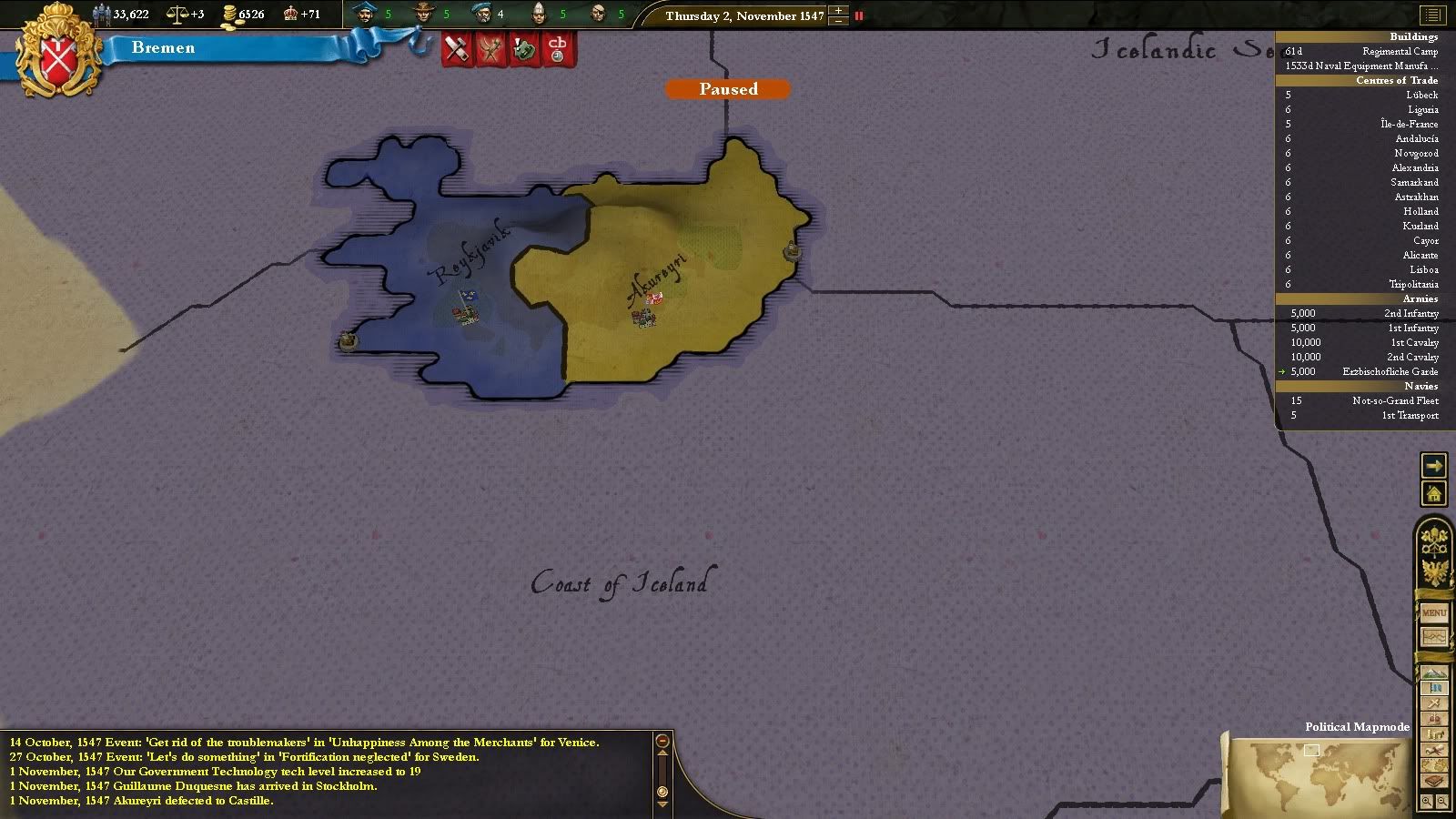Toggle the pause button beside the date
Viewport: 1456px width, 819px height.
pyautogui.click(x=858, y=15)
